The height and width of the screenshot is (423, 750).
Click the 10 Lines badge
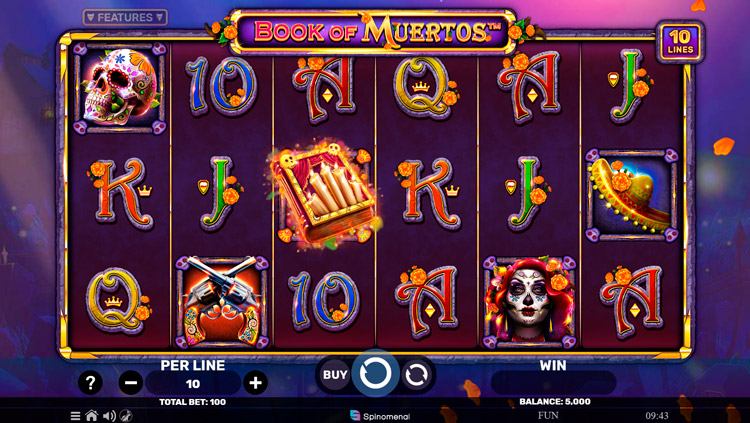coord(679,41)
